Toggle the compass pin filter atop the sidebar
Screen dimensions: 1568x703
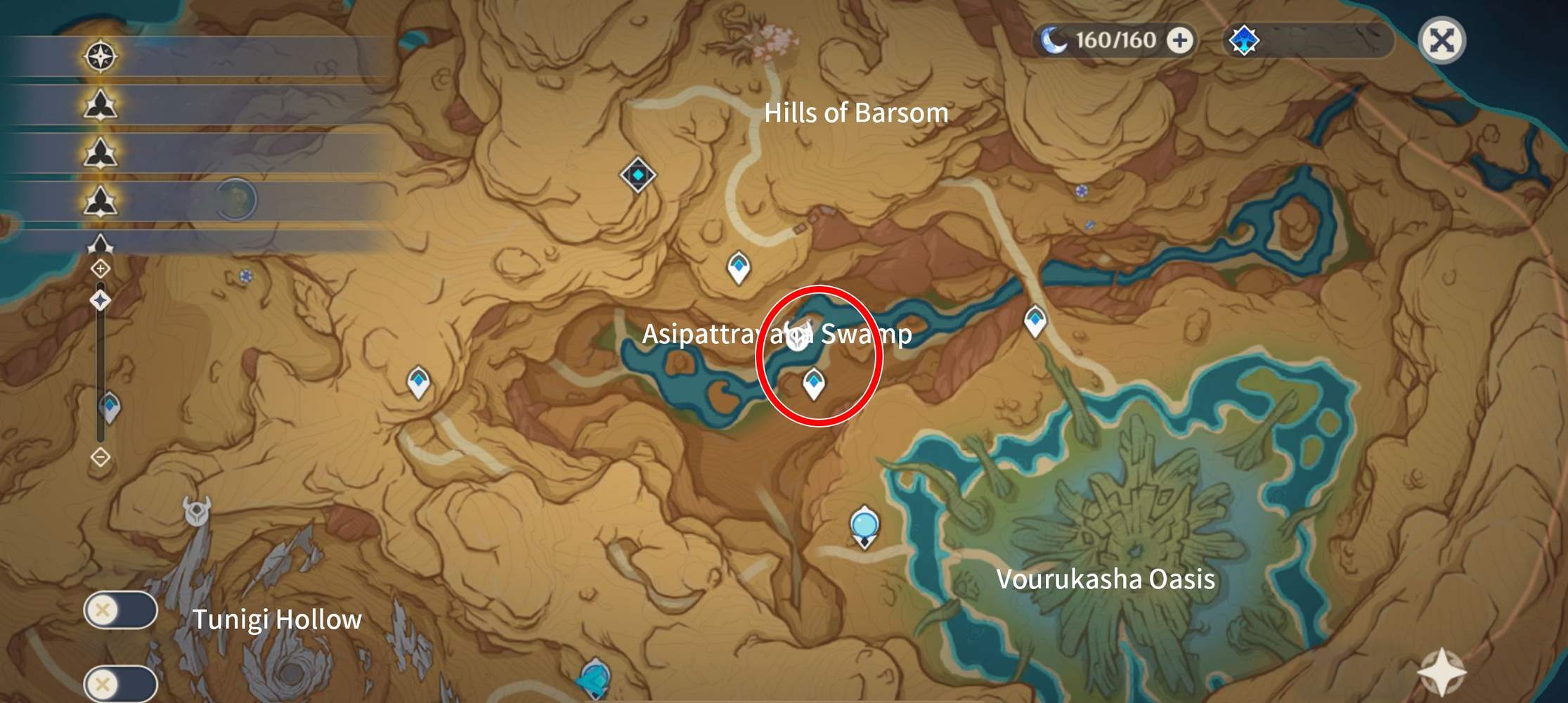(101, 56)
